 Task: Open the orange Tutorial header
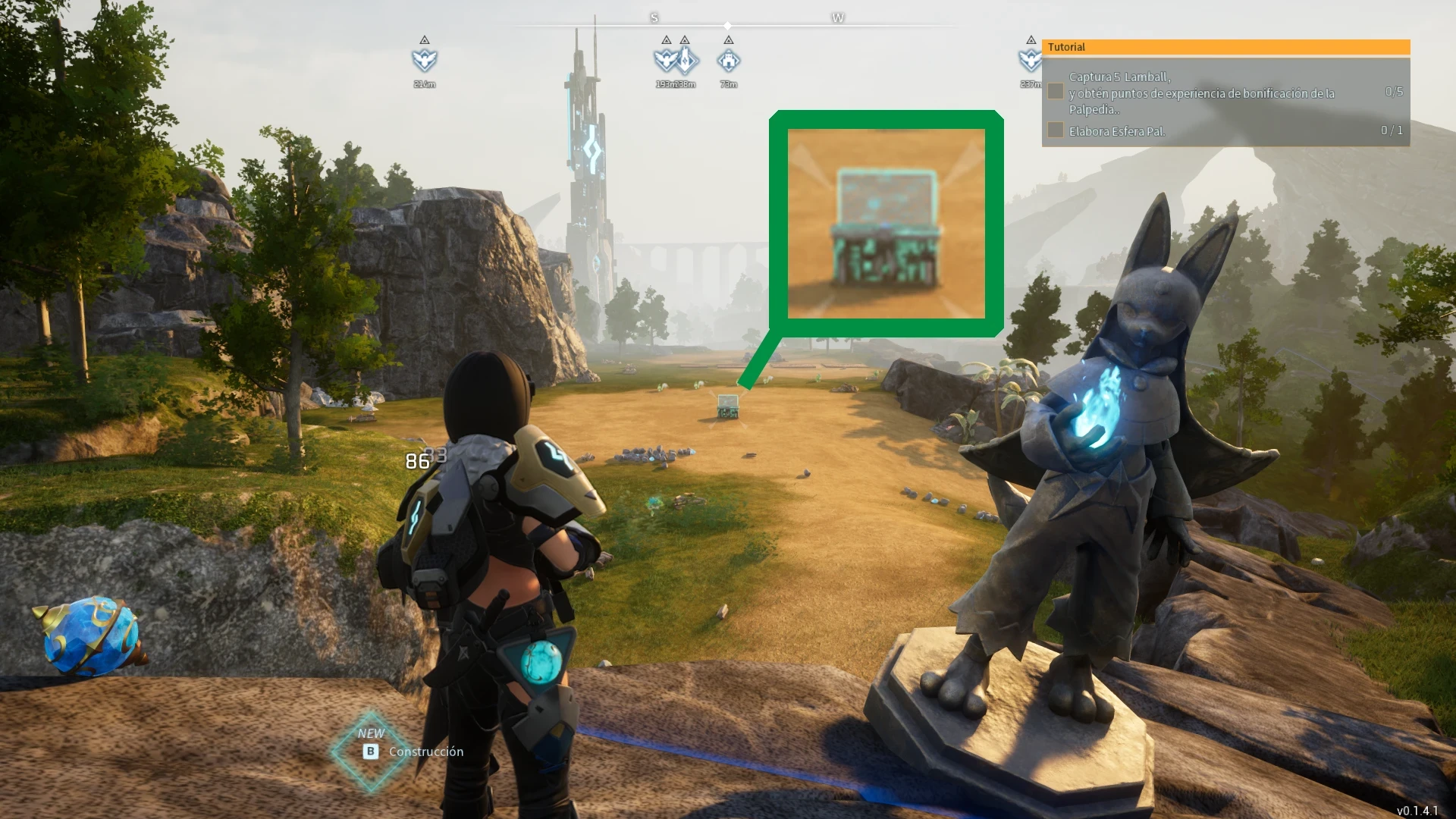[x=1225, y=47]
